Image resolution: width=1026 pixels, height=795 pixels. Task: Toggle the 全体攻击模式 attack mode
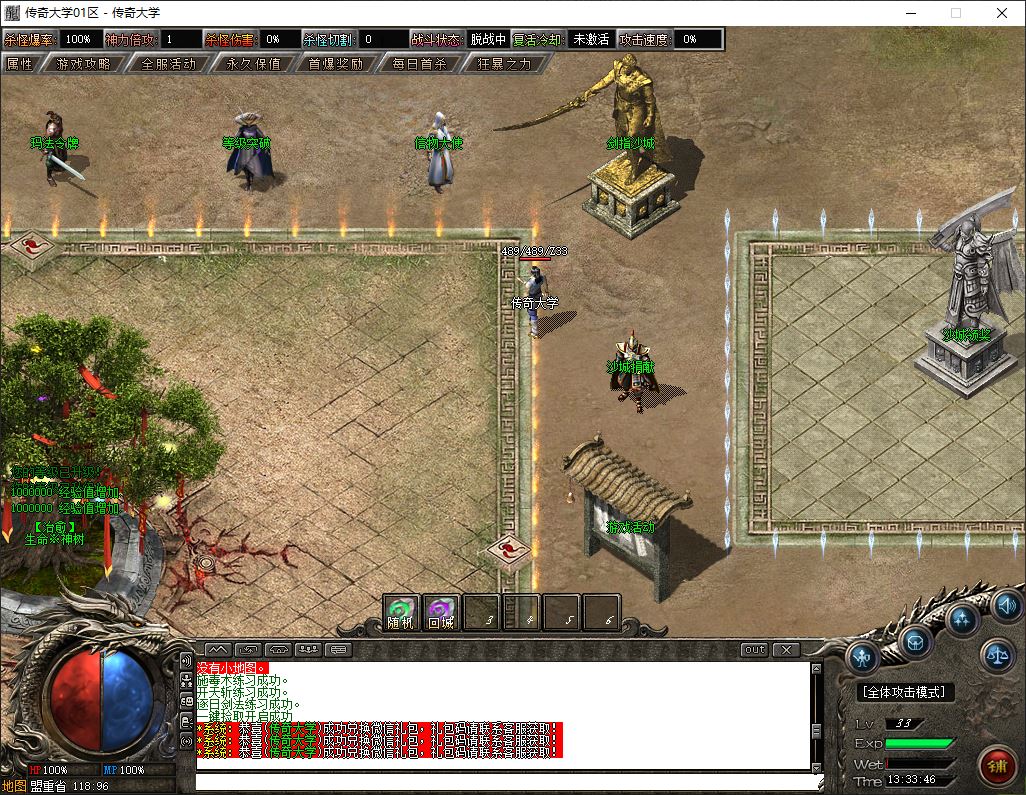coord(906,692)
